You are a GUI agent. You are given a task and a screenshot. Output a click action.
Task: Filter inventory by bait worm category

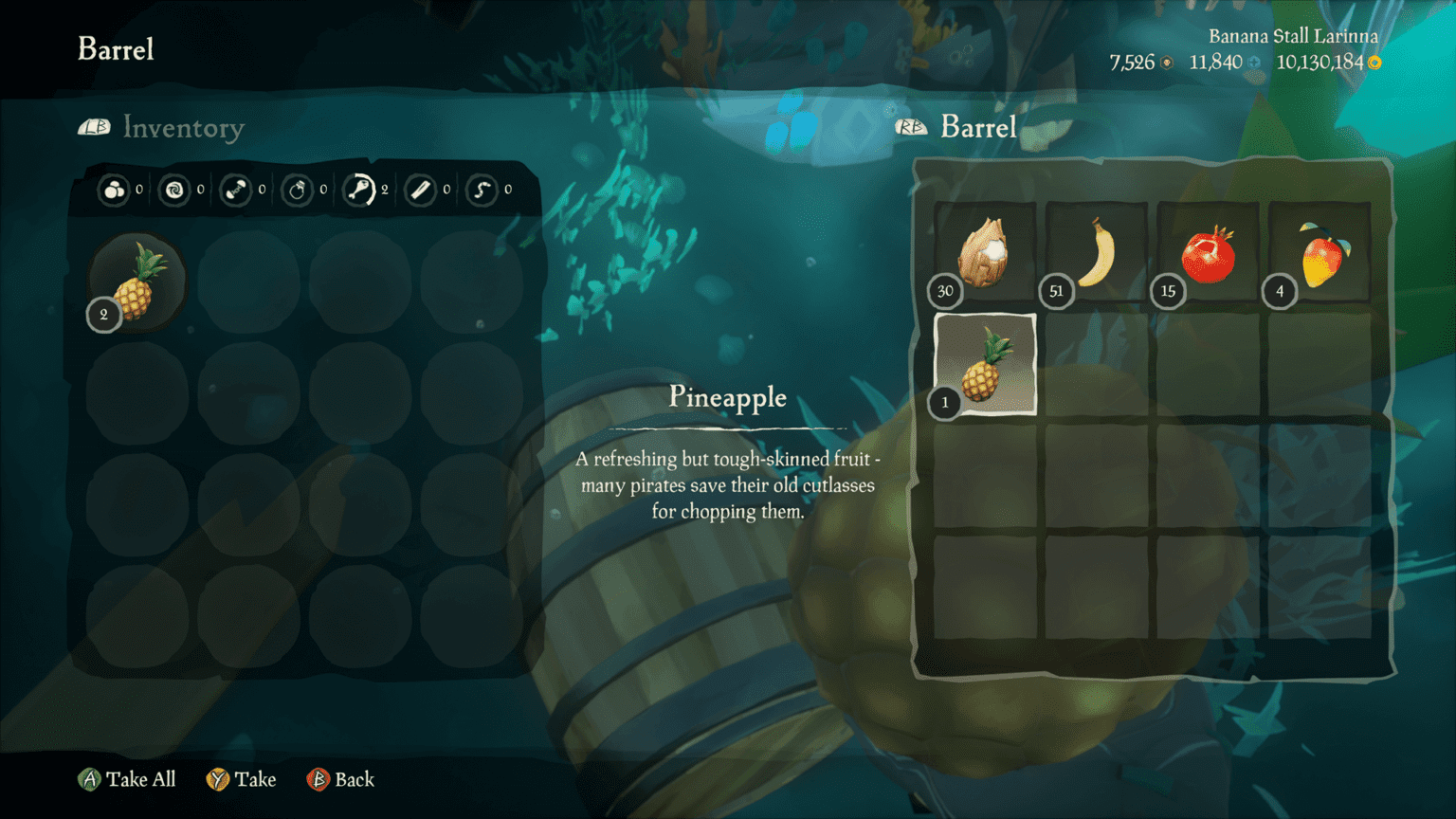(482, 191)
